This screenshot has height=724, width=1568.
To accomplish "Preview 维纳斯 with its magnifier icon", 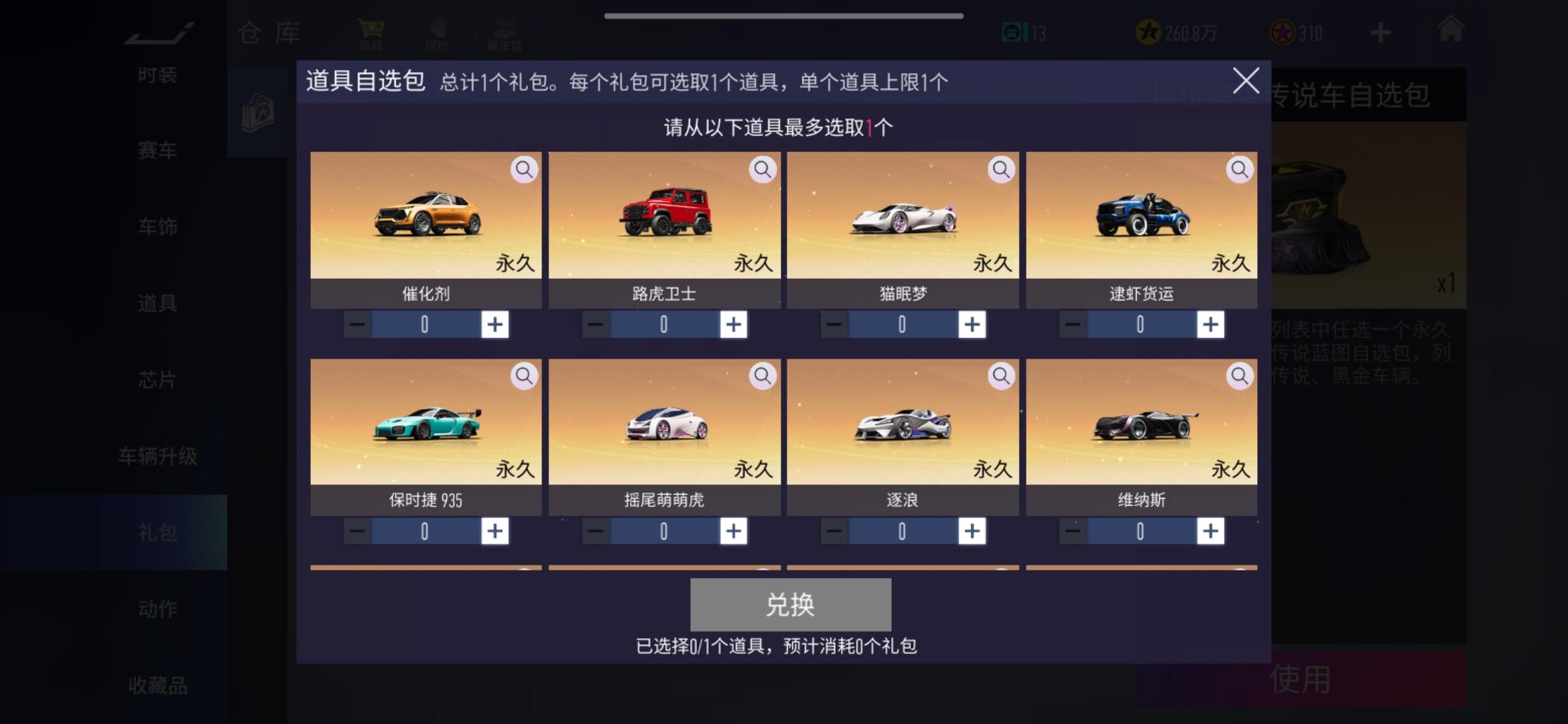I will (x=1238, y=375).
